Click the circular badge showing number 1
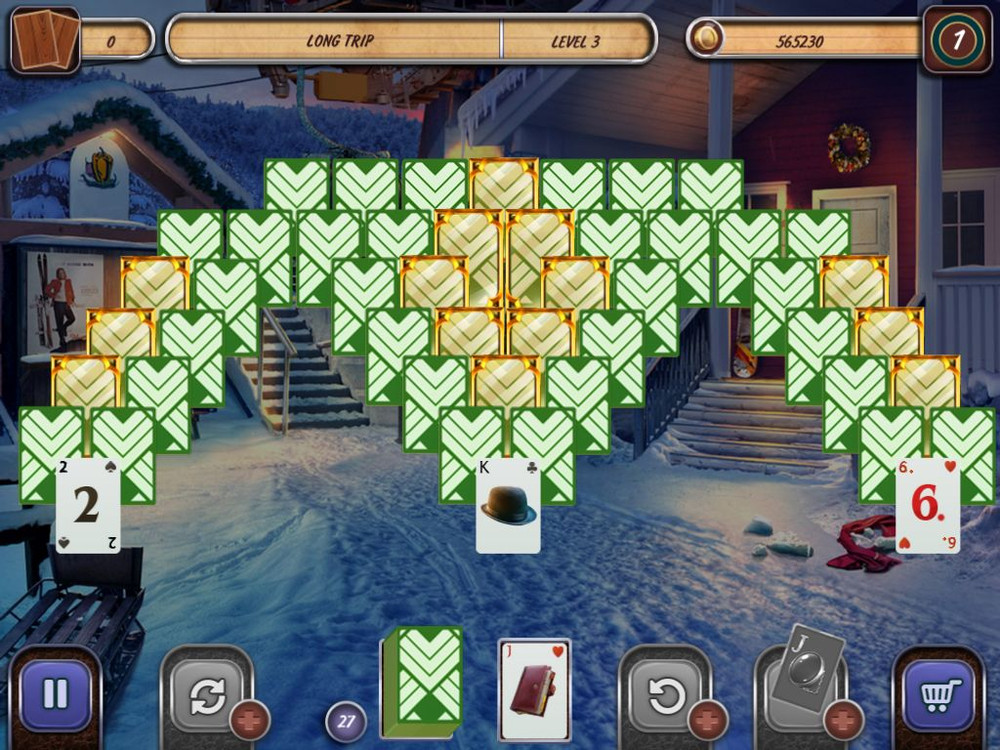Image resolution: width=1000 pixels, height=750 pixels. point(957,40)
